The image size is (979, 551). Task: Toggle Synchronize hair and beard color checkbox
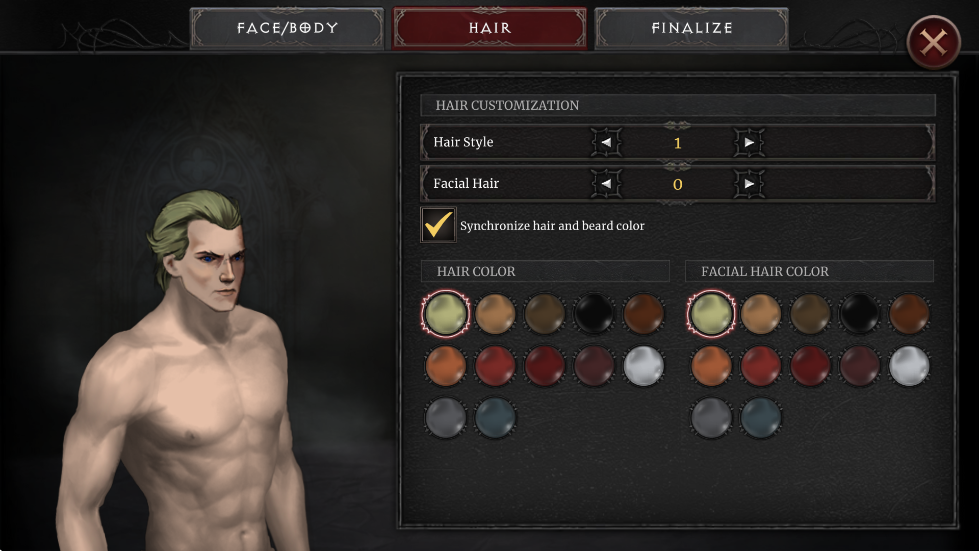[438, 225]
